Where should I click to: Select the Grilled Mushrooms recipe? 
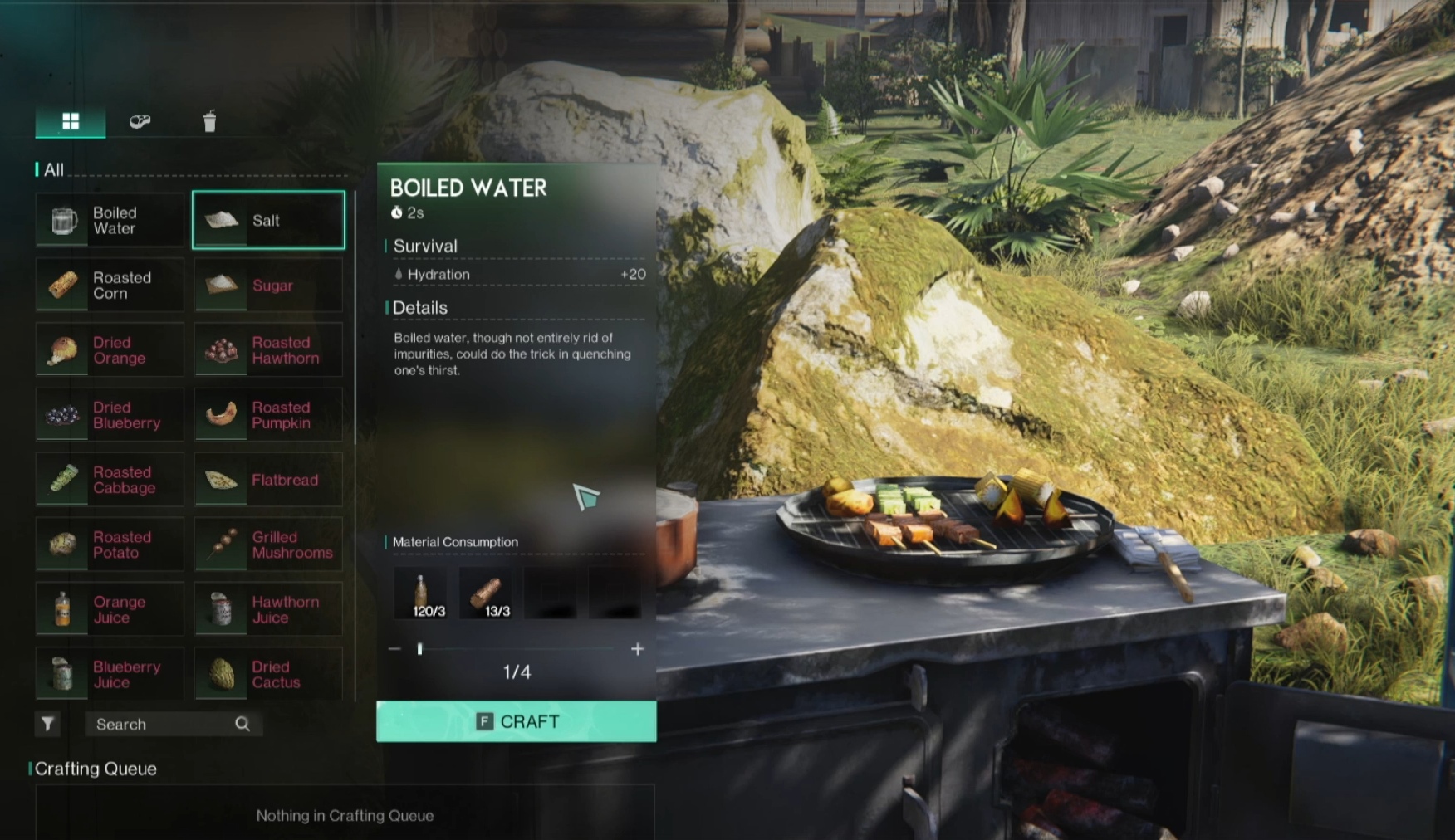268,545
